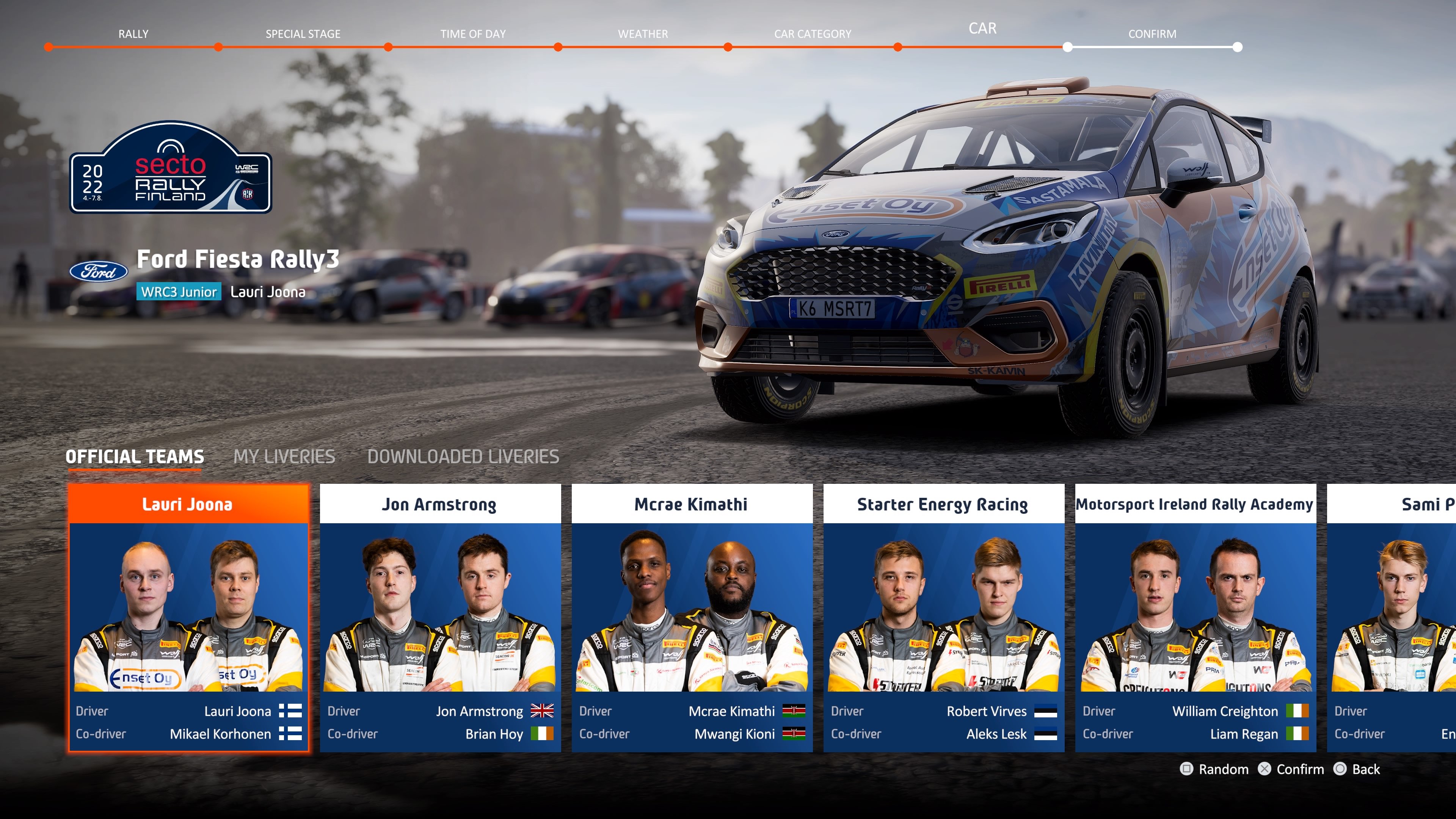Go back to the Rally step
Image resolution: width=1456 pixels, height=819 pixels.
133,35
